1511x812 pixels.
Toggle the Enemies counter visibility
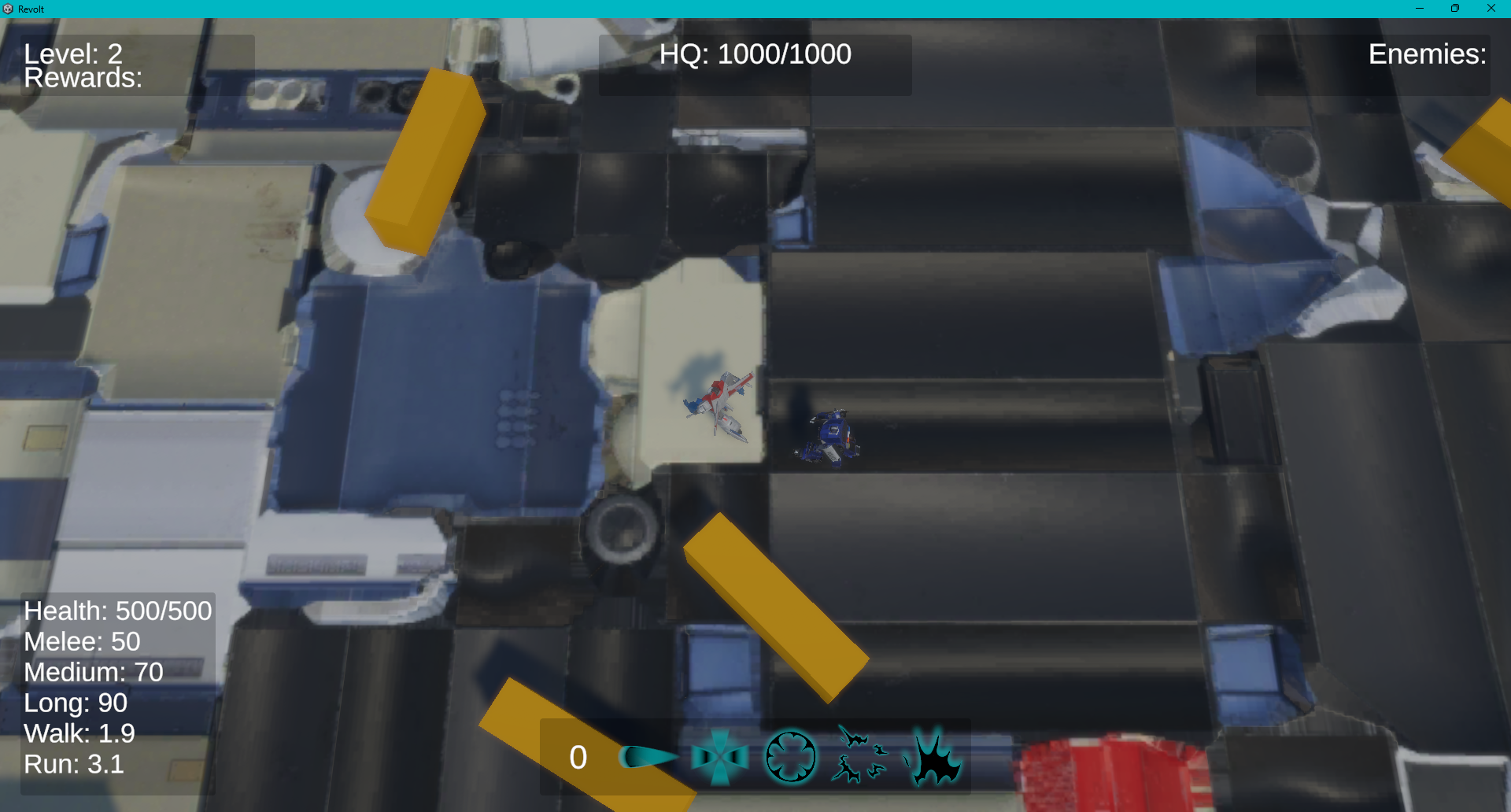tap(1428, 55)
